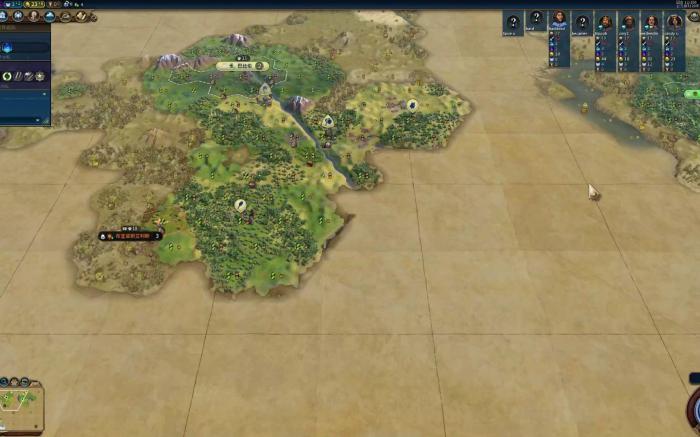The height and width of the screenshot is (437, 700).
Task: Select the unit banner on the western coast
Action: (x=130, y=236)
